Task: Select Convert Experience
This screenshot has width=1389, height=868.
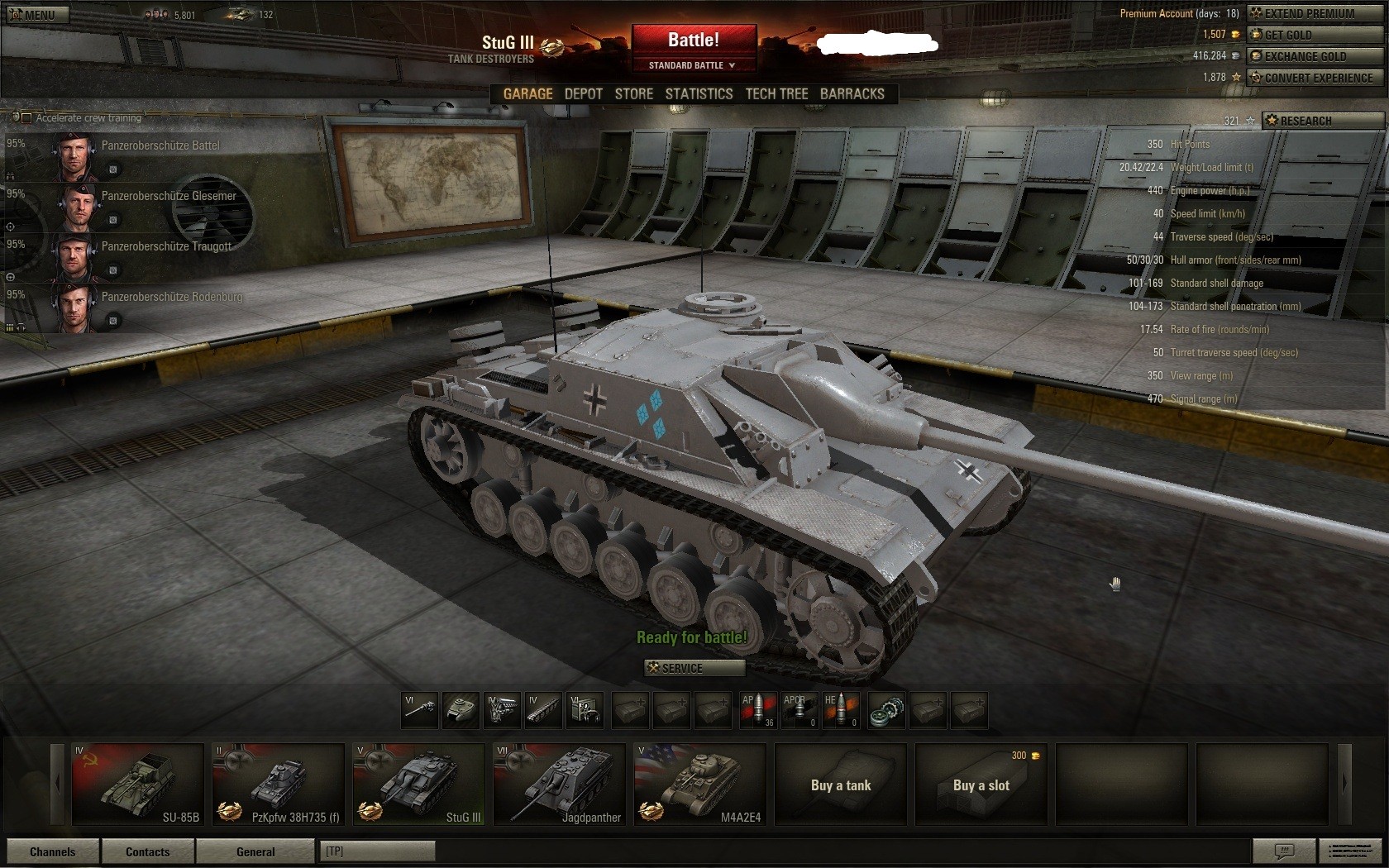Action: (x=1315, y=78)
